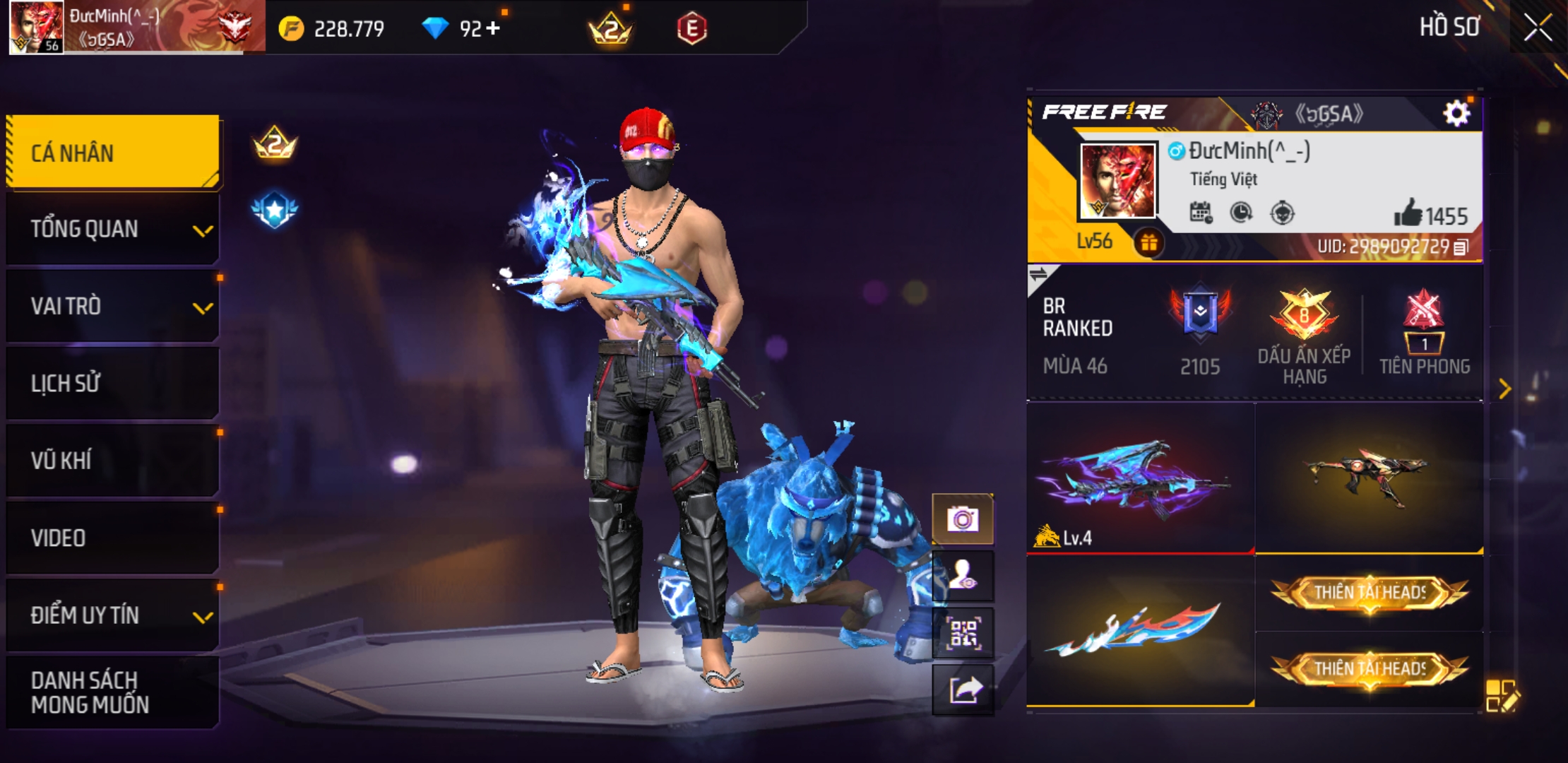This screenshot has width=1568, height=763.
Task: Copy the UID with the copy icon
Action: 1461,247
